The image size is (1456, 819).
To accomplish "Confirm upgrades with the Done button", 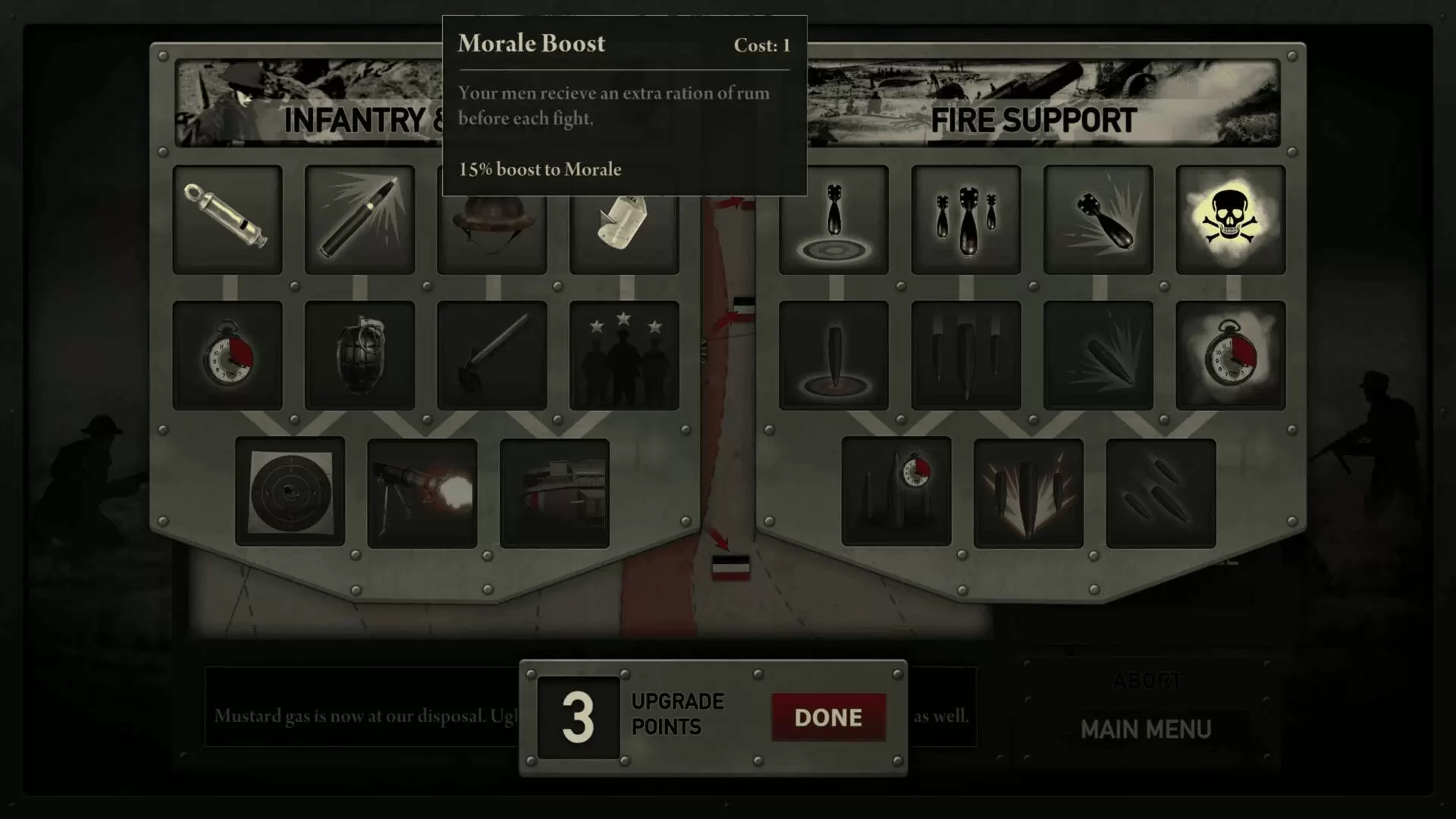I will point(828,717).
